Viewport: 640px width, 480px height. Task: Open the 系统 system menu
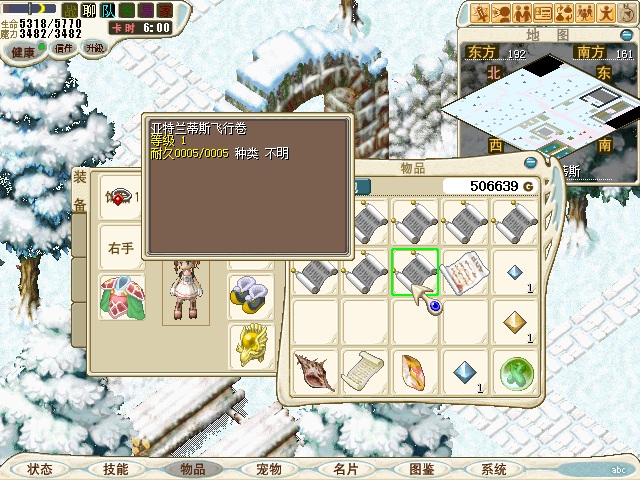coord(494,468)
